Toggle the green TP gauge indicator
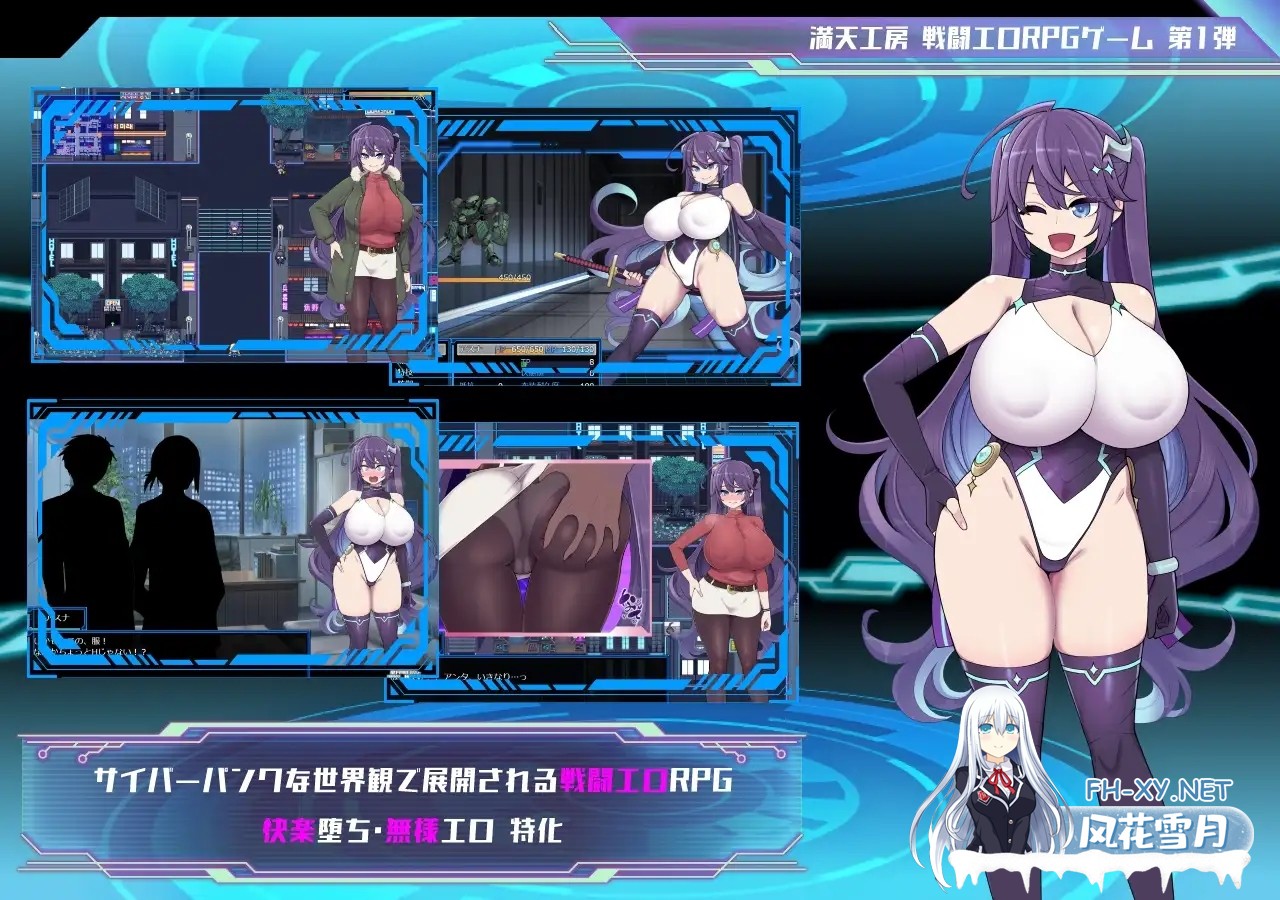The image size is (1280, 900). click(525, 363)
